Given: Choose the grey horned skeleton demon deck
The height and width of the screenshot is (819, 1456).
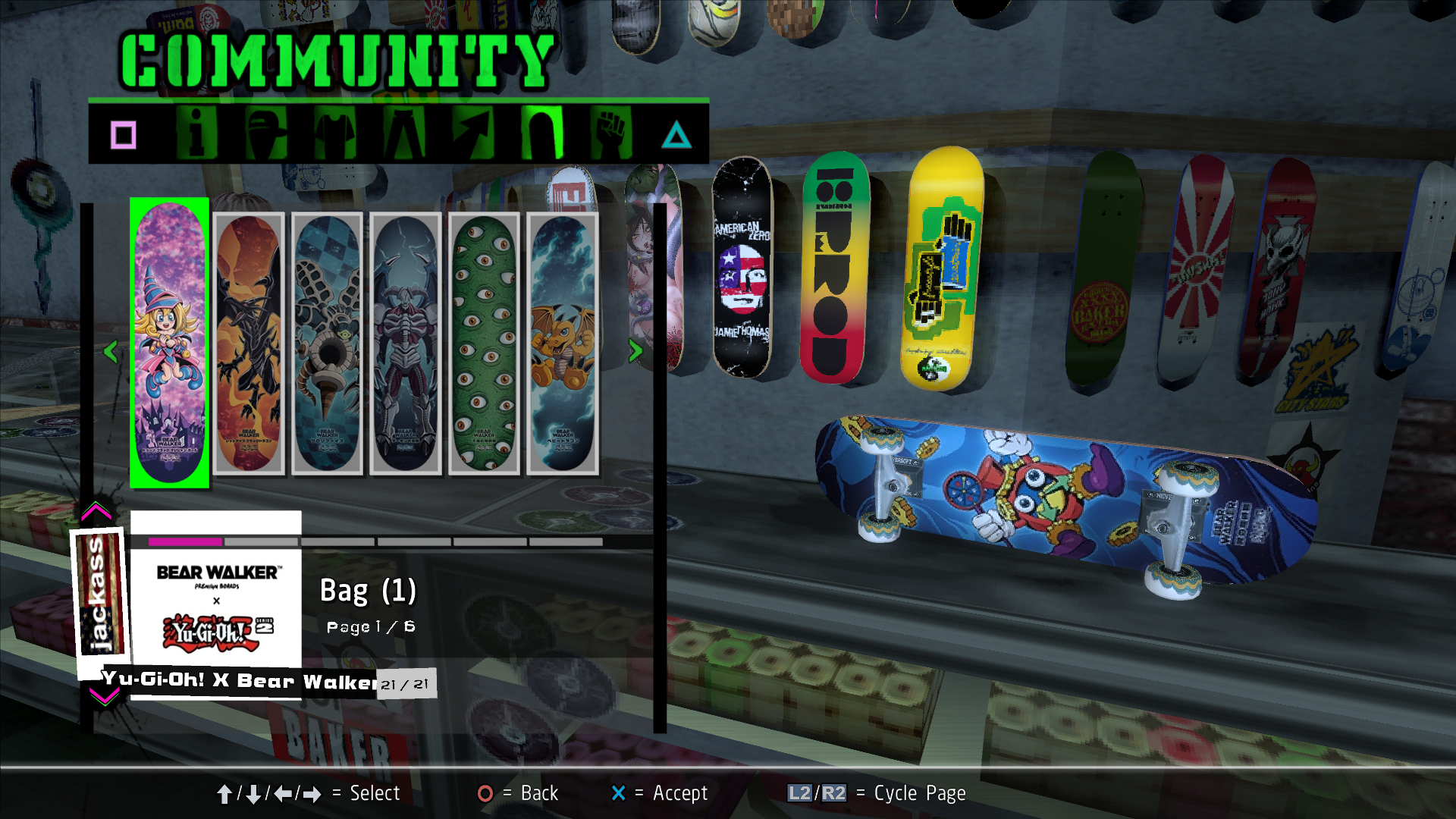Looking at the screenshot, I should [x=406, y=343].
